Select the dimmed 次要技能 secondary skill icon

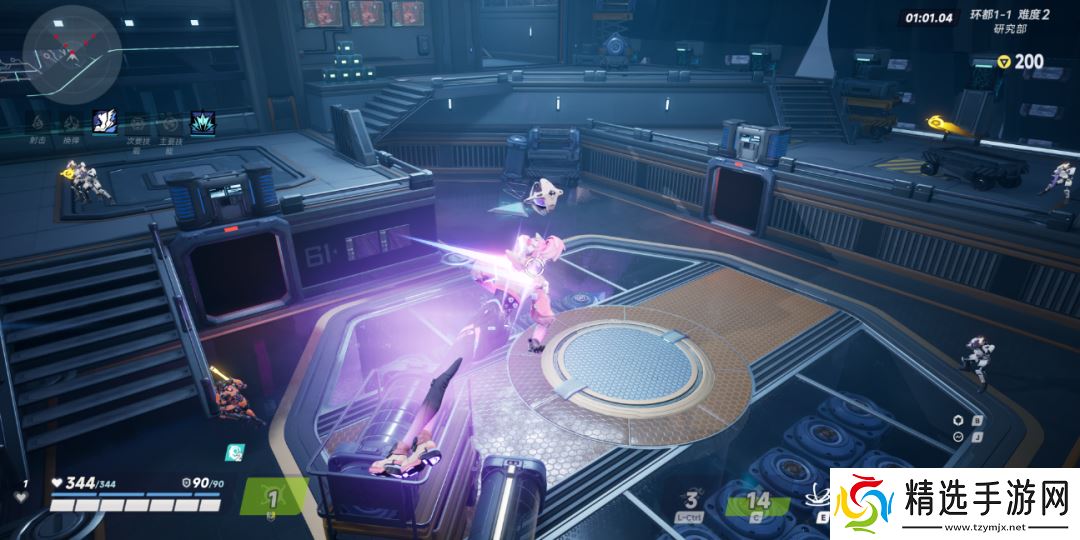click(136, 122)
